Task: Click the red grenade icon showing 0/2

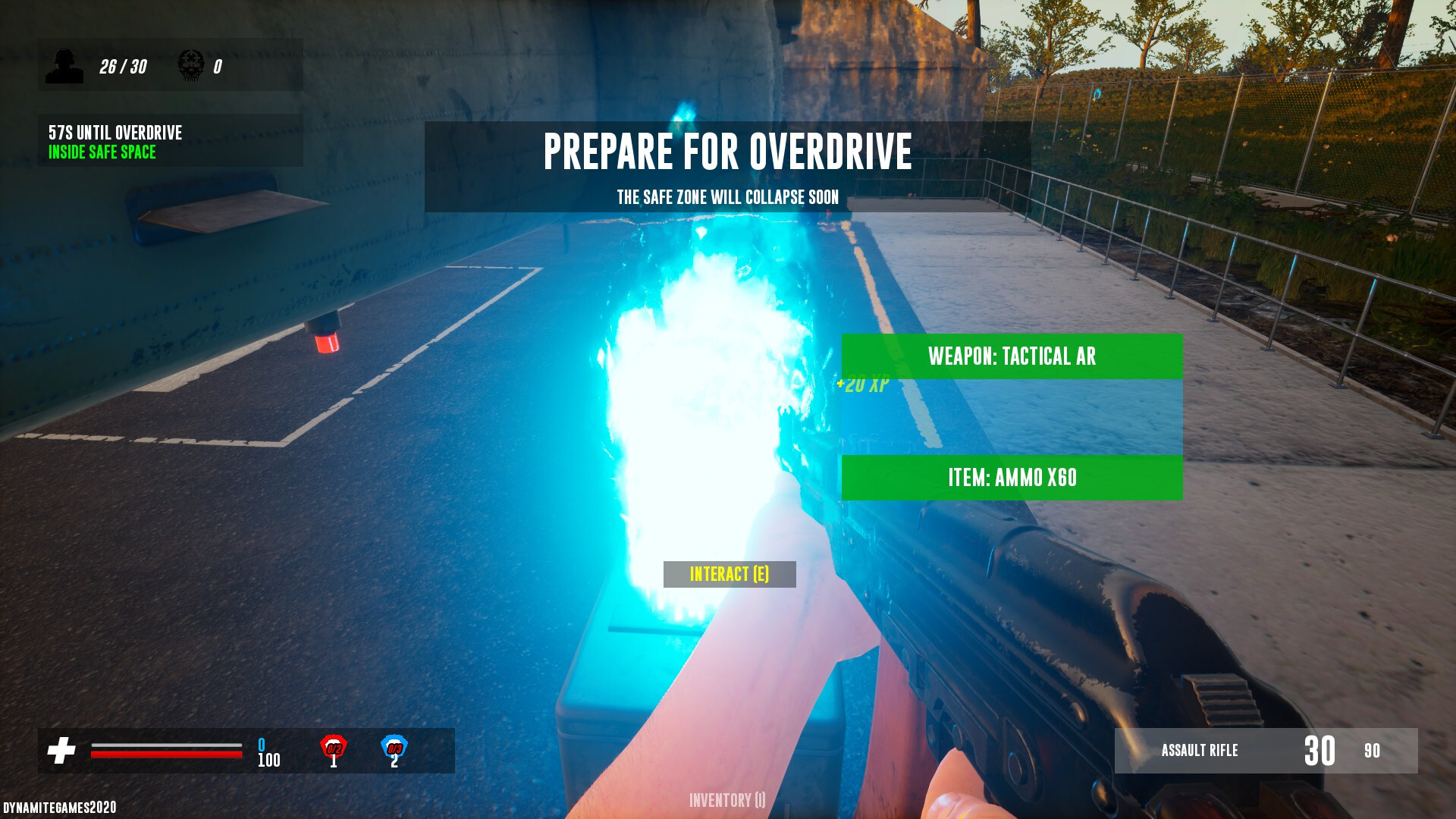Action: coord(334,748)
